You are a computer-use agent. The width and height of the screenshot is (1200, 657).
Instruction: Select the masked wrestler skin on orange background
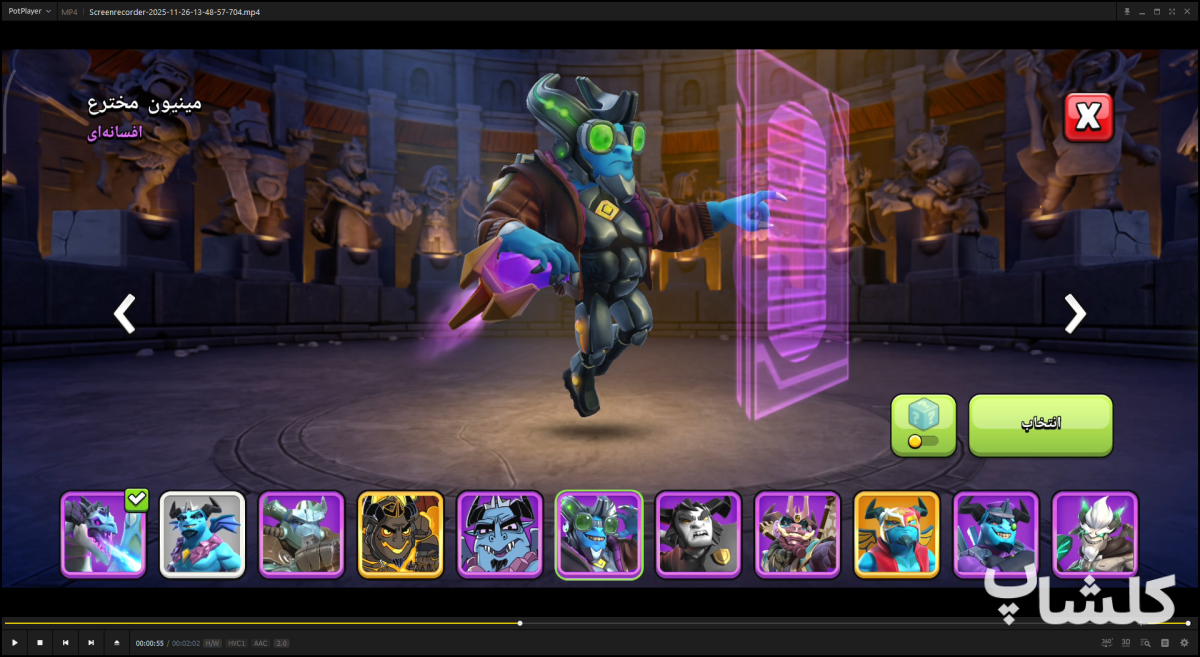[x=896, y=534]
